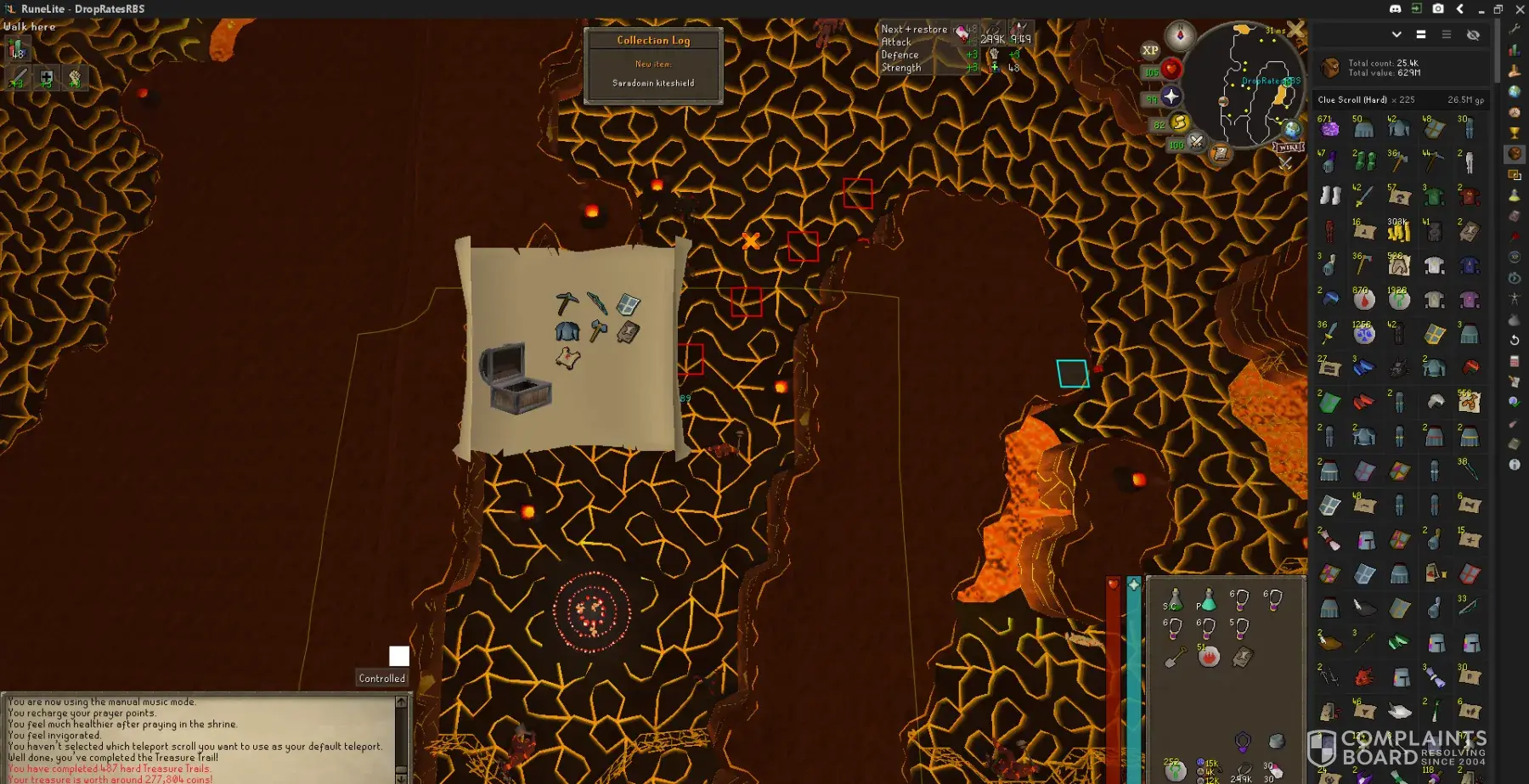Activate the quick-prayer orb

1171,96
